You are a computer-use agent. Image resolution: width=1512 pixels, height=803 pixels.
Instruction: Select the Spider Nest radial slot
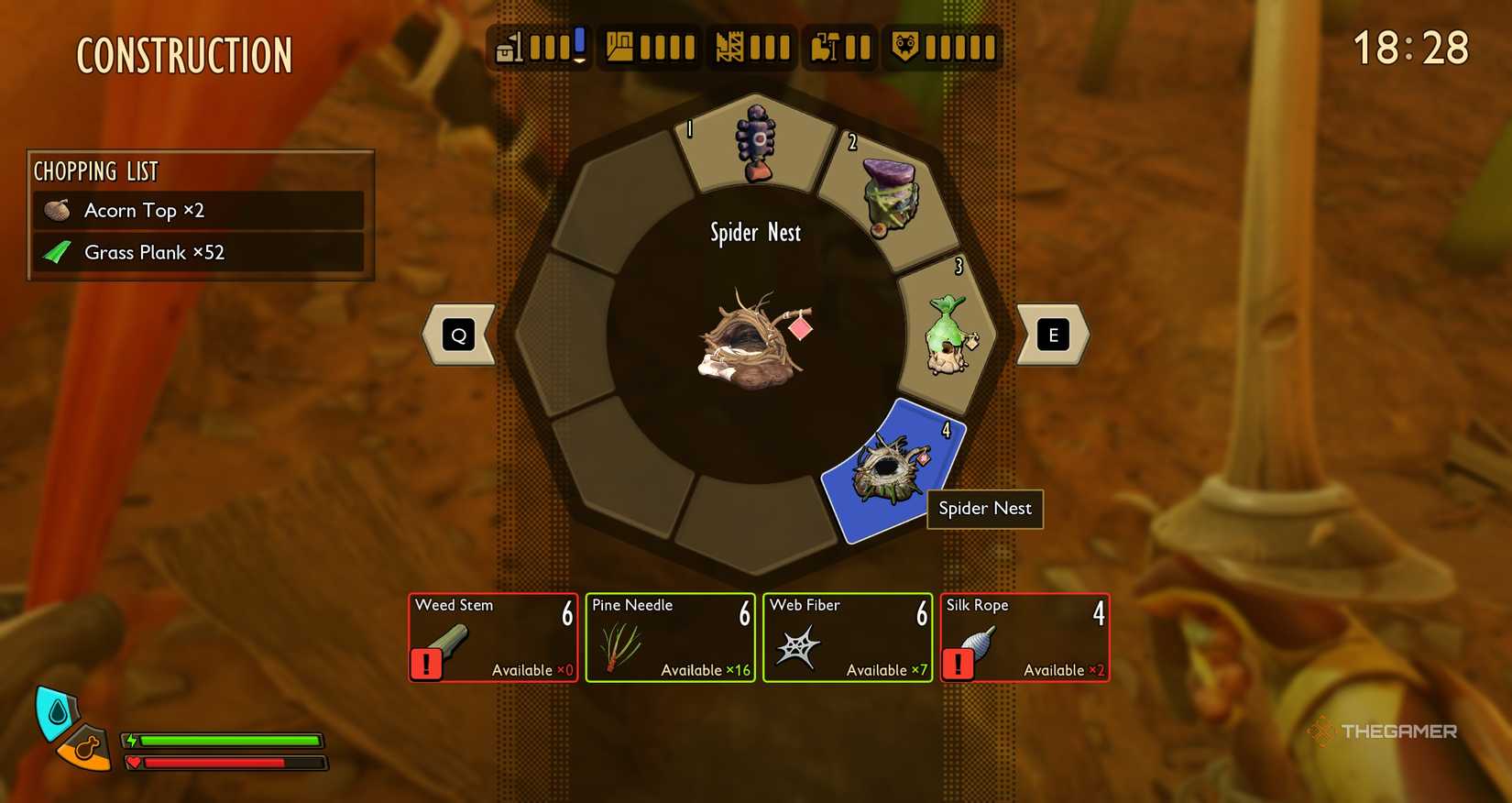[891, 469]
